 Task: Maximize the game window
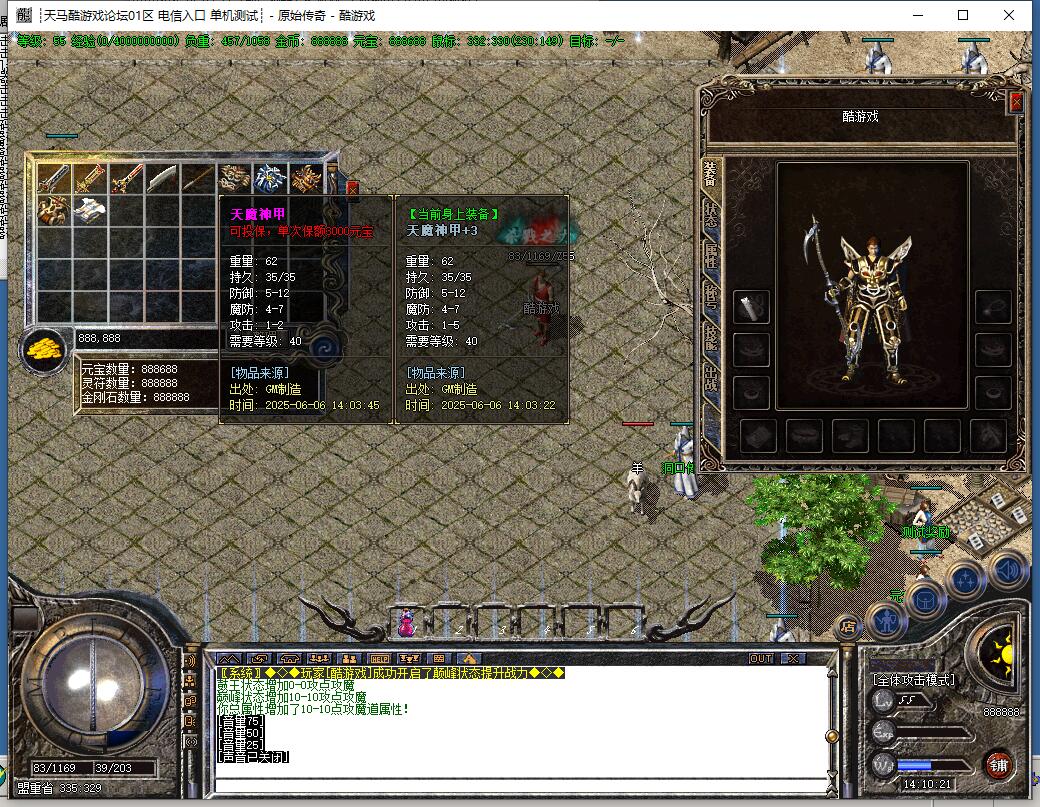[x=963, y=15]
